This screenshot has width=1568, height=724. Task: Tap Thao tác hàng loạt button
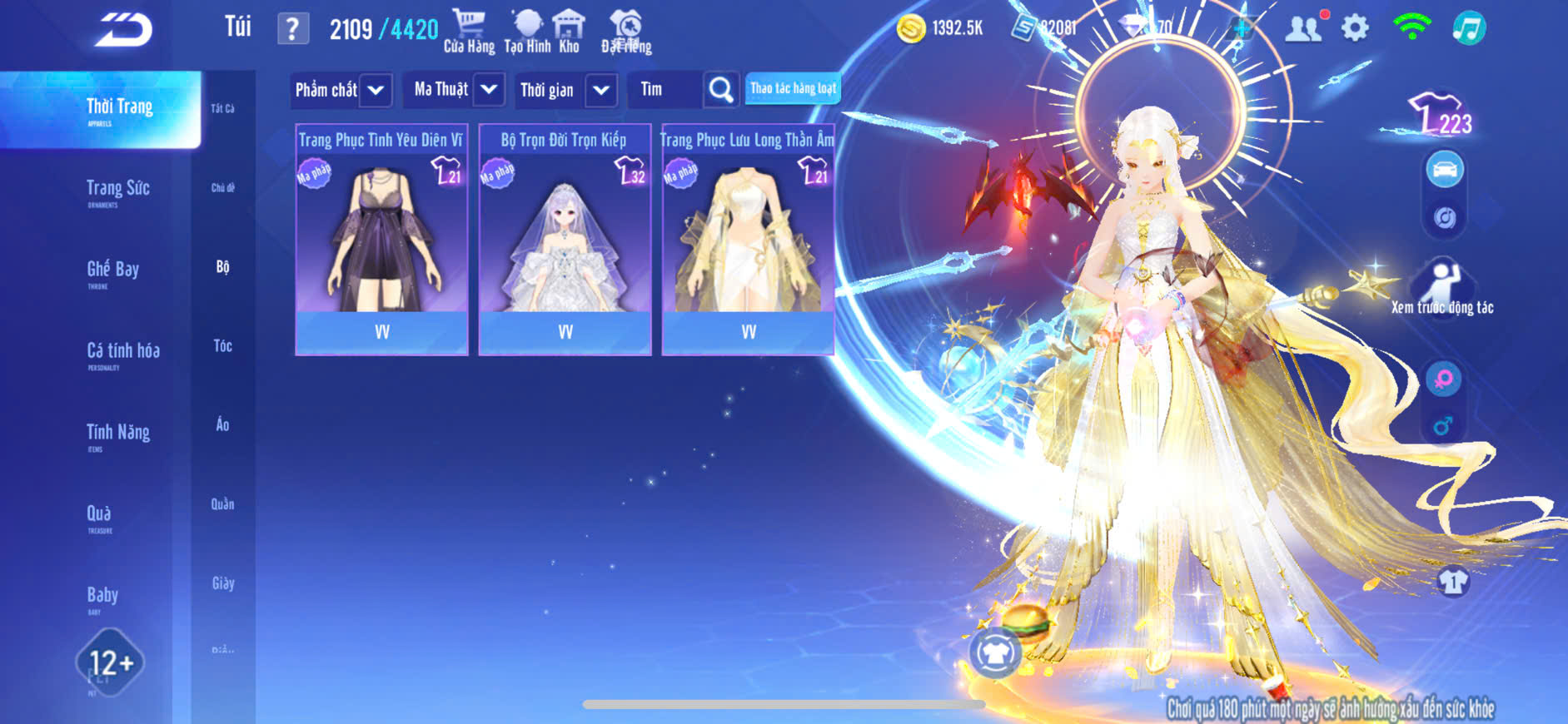(x=792, y=88)
